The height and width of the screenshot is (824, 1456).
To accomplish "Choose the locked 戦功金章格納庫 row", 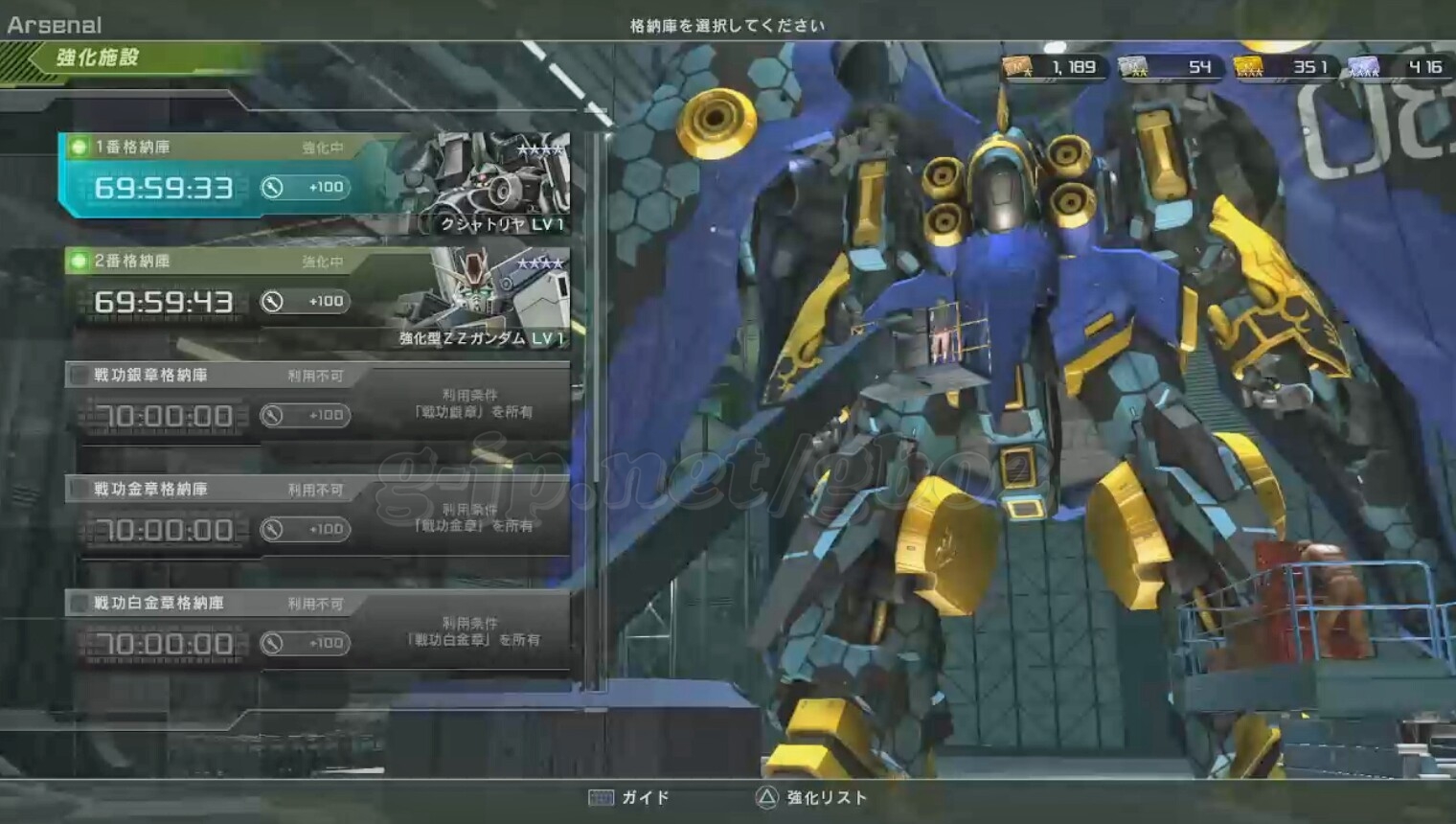I will tap(316, 517).
